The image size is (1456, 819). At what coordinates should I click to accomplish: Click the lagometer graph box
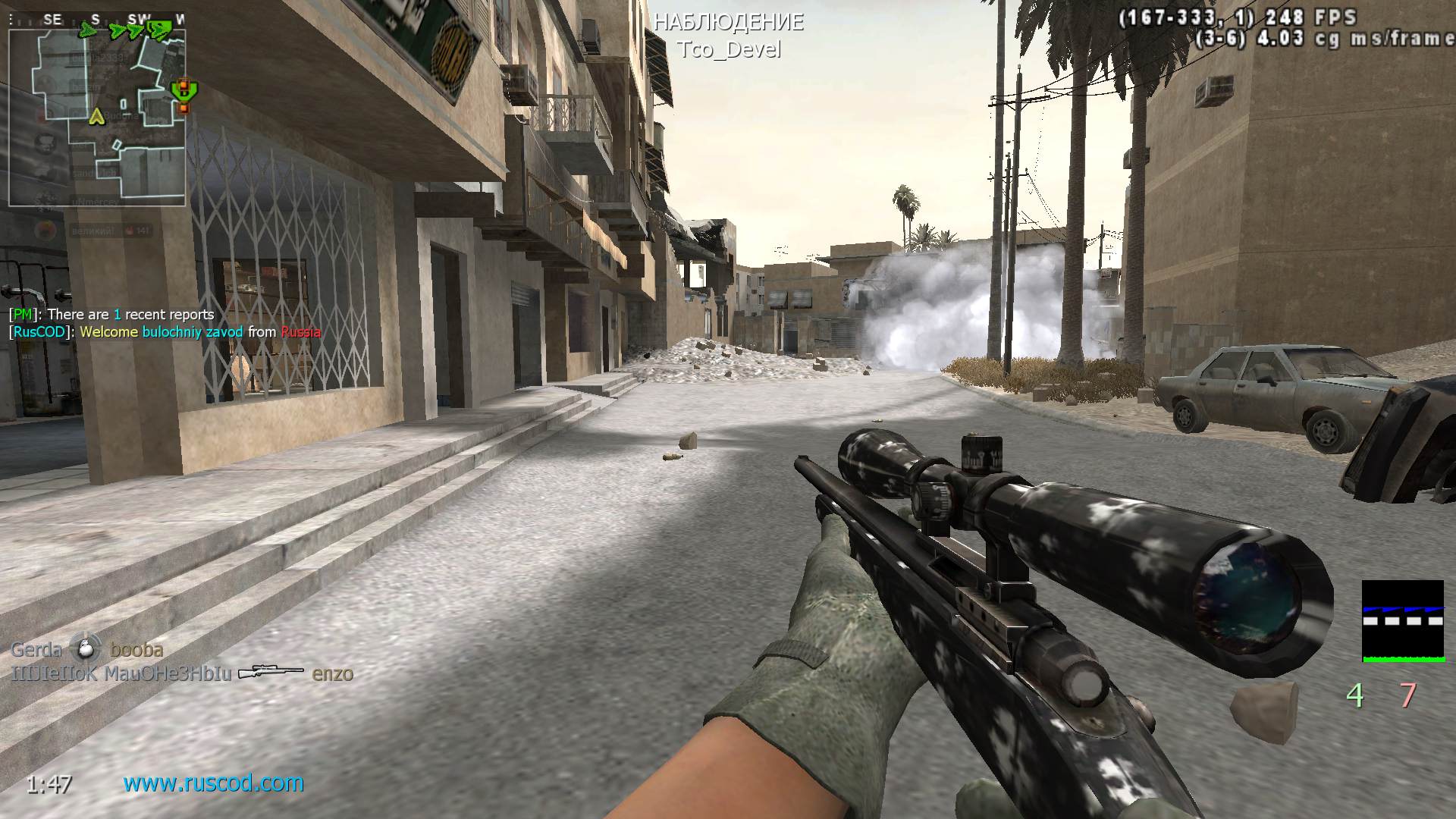click(1402, 621)
